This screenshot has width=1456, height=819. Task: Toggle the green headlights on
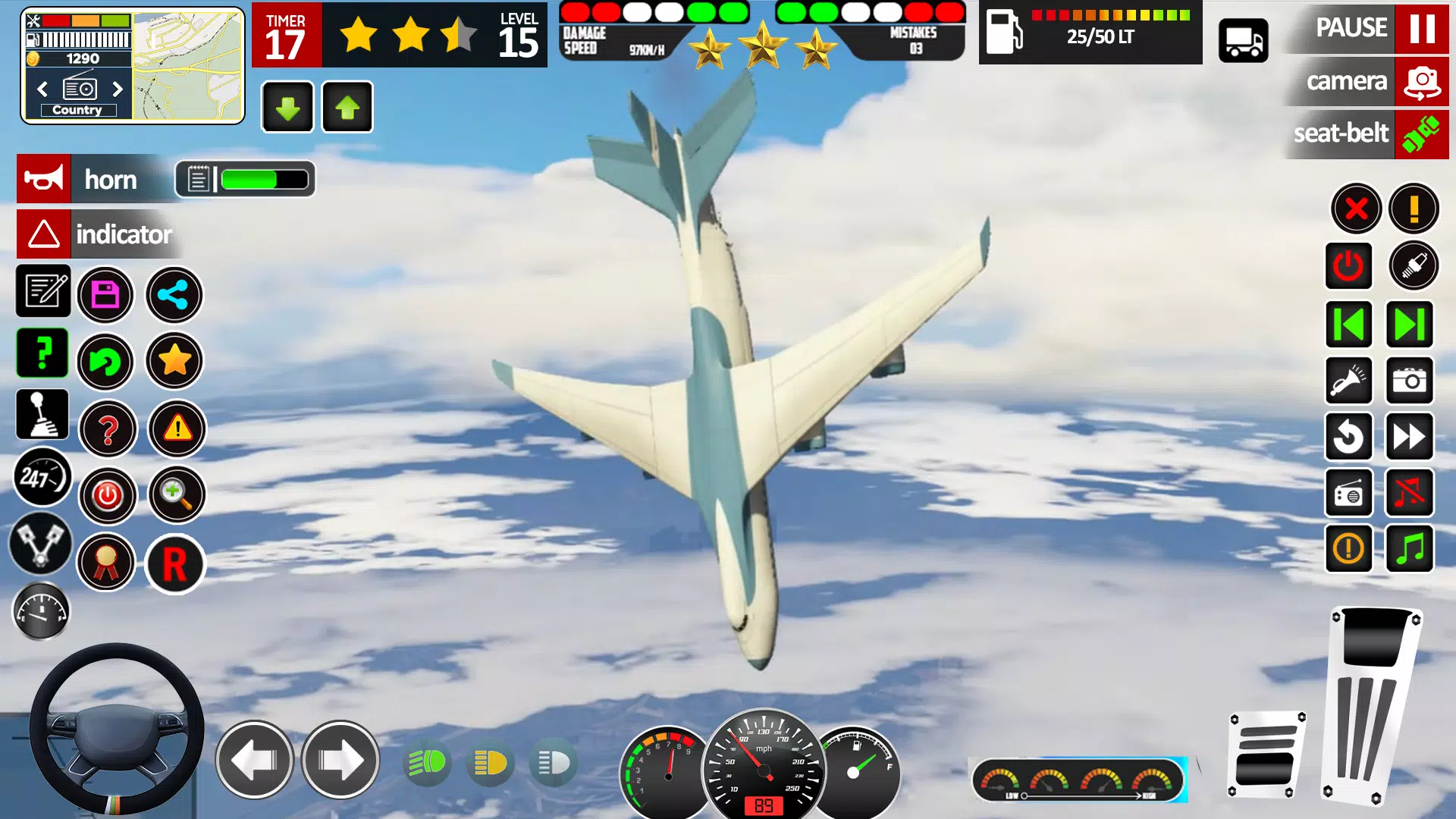tap(427, 763)
